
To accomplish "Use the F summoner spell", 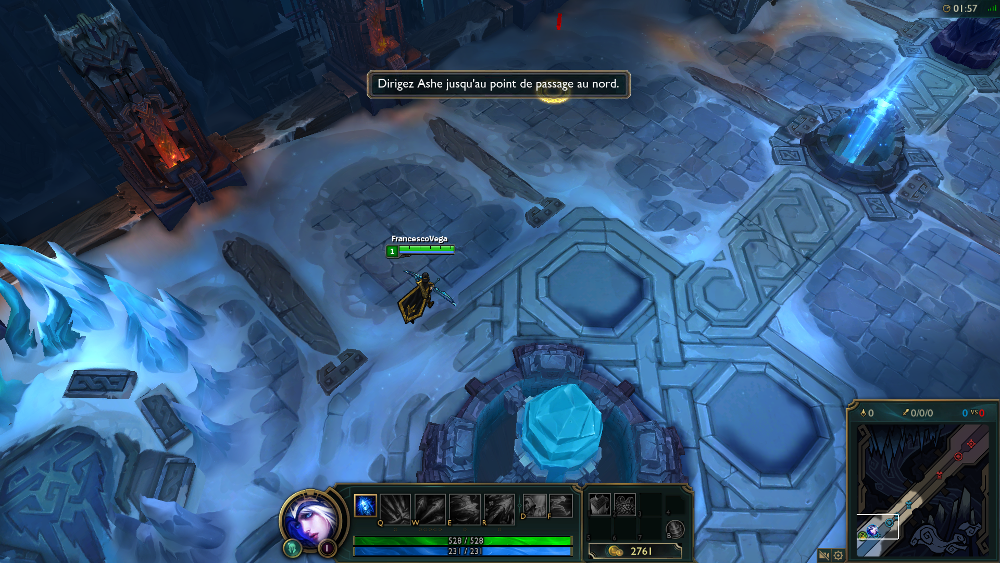I will coord(560,506).
